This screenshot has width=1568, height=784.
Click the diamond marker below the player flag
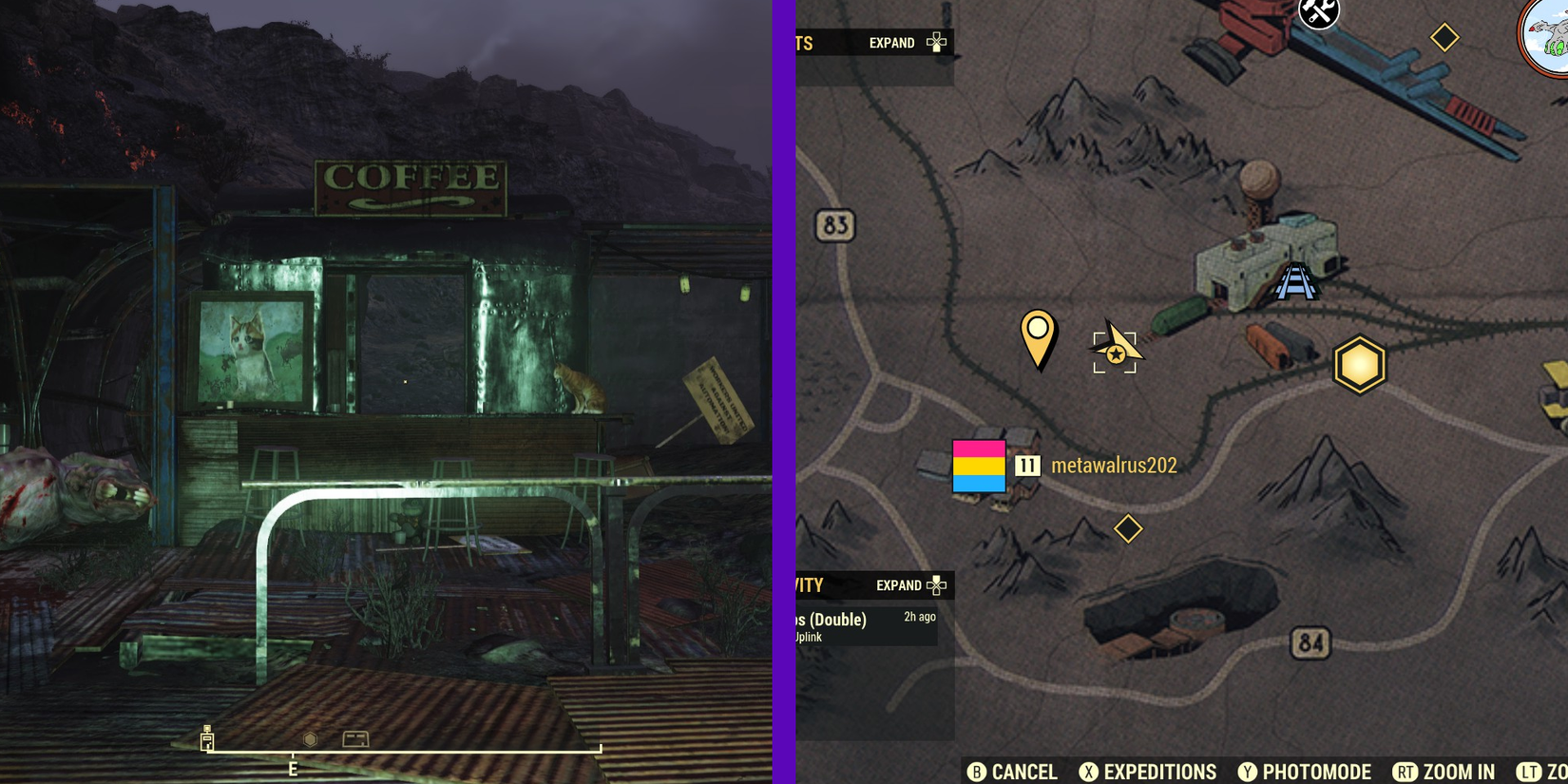pos(1128,527)
